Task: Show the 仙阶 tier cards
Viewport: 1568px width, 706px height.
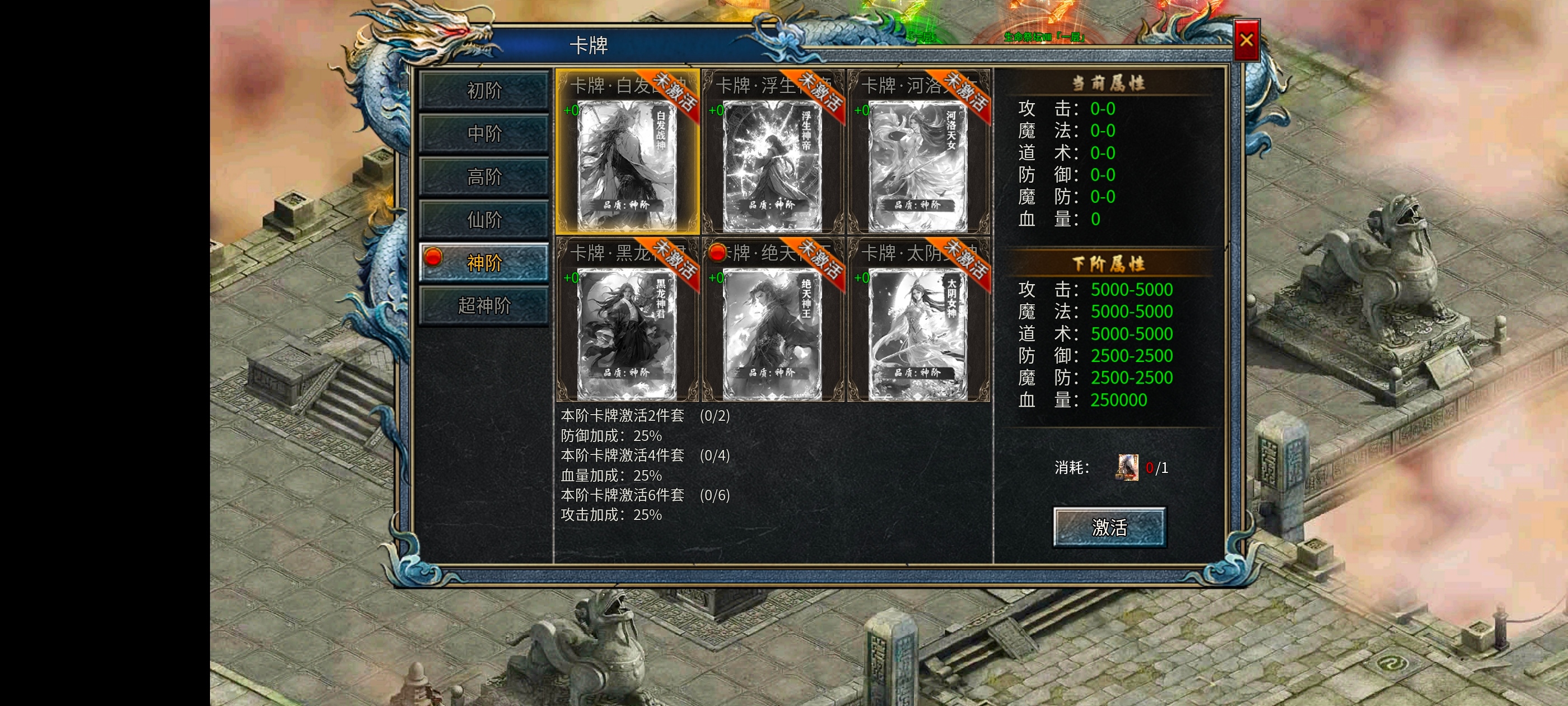Action: (x=484, y=219)
